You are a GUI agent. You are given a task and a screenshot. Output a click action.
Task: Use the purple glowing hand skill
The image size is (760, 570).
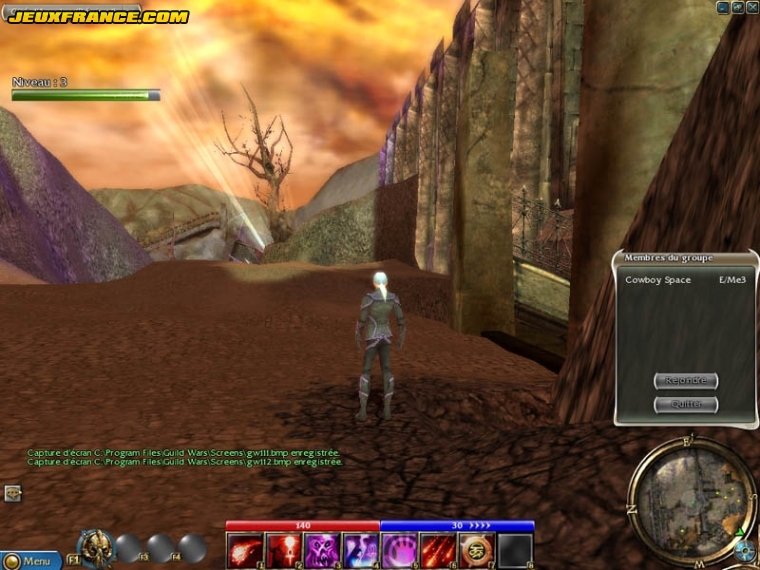click(399, 550)
